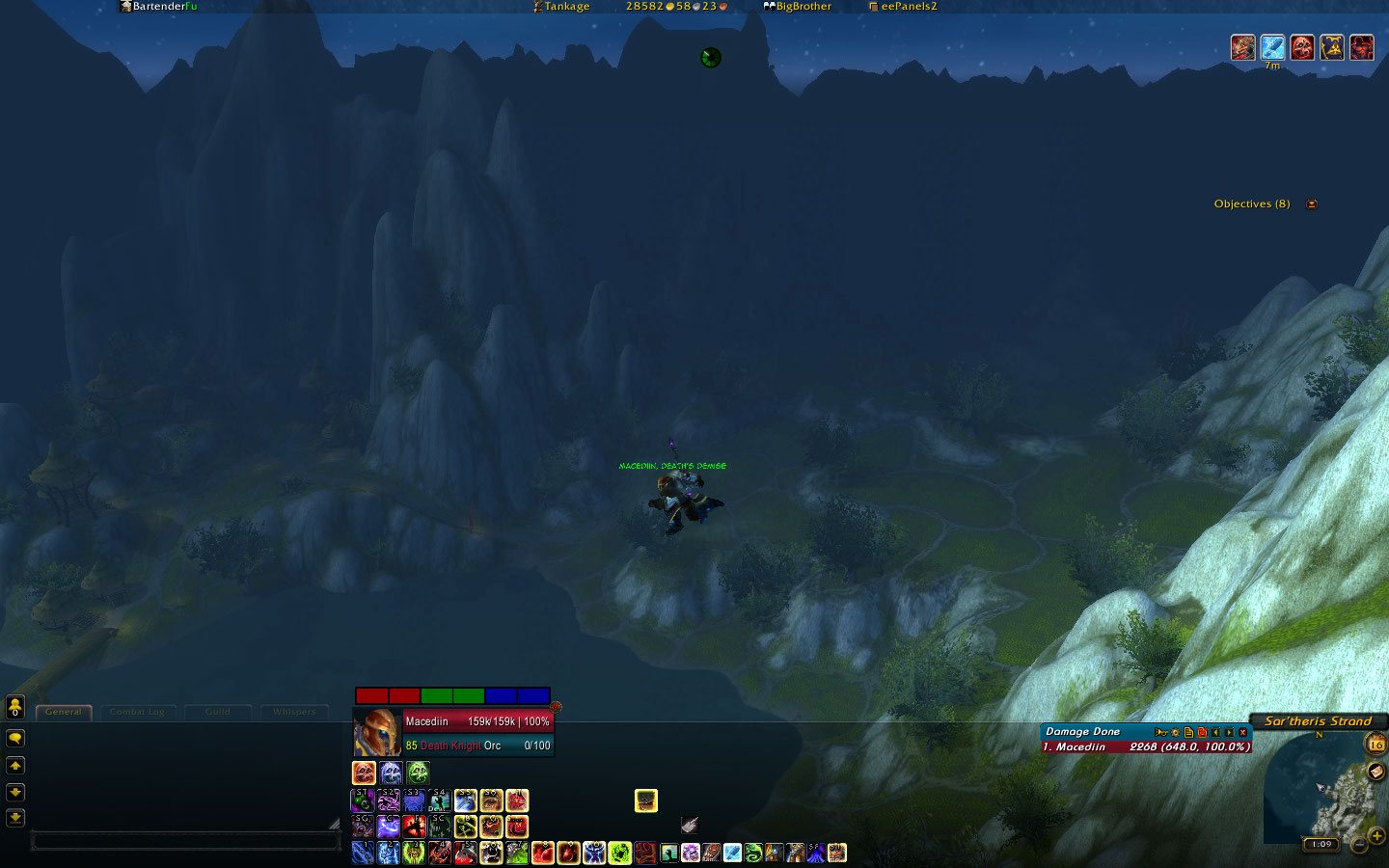Viewport: 1389px width, 868px height.
Task: Expand the Objectives (8) tracker
Action: coord(1312,204)
